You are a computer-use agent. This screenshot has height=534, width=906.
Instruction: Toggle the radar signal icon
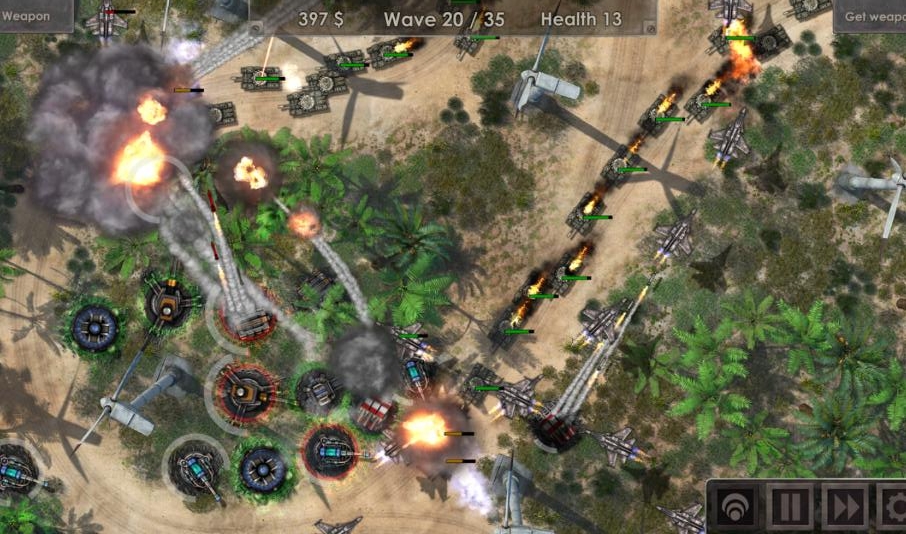(x=736, y=508)
